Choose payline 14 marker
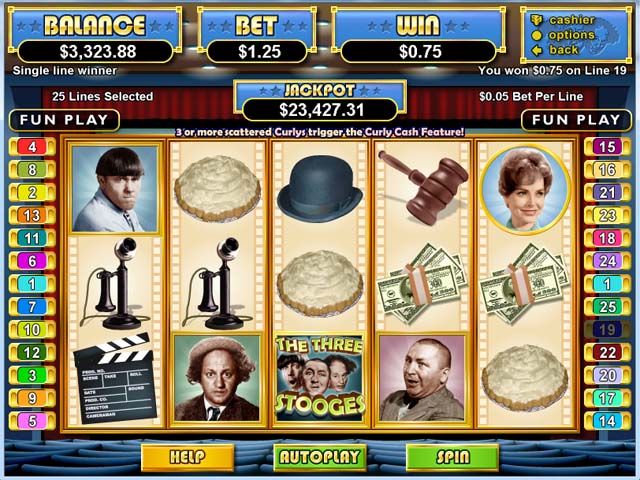640x480 pixels. coord(606,421)
